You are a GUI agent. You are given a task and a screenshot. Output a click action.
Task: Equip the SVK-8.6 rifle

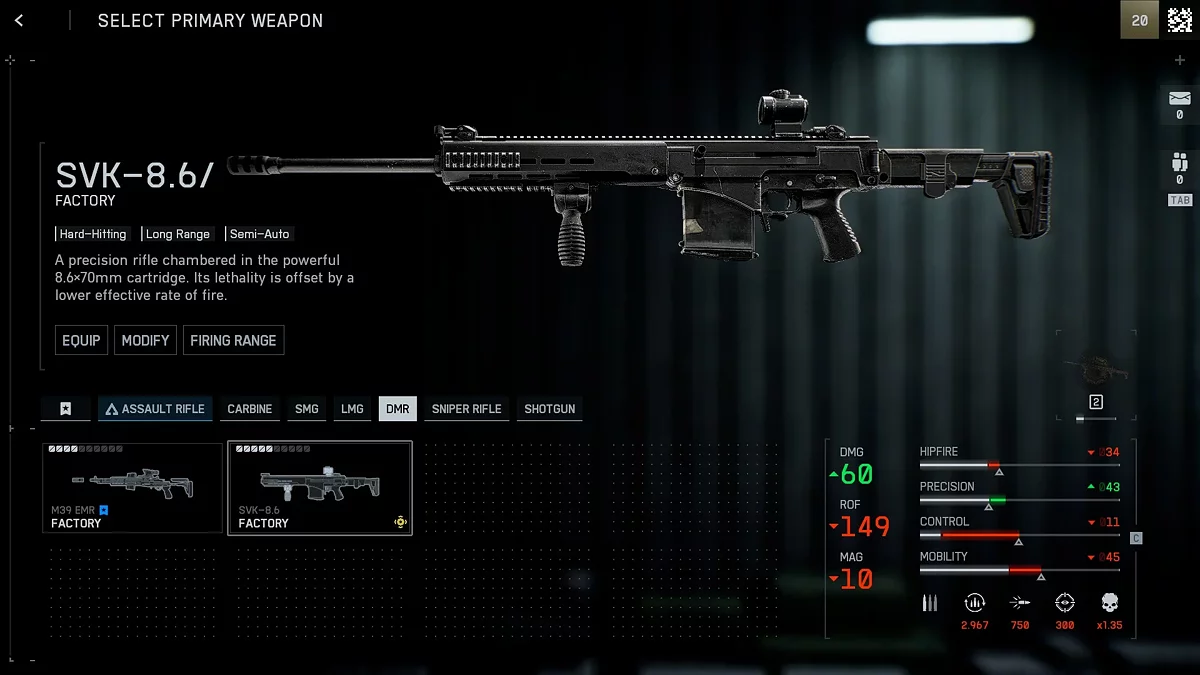coord(81,340)
